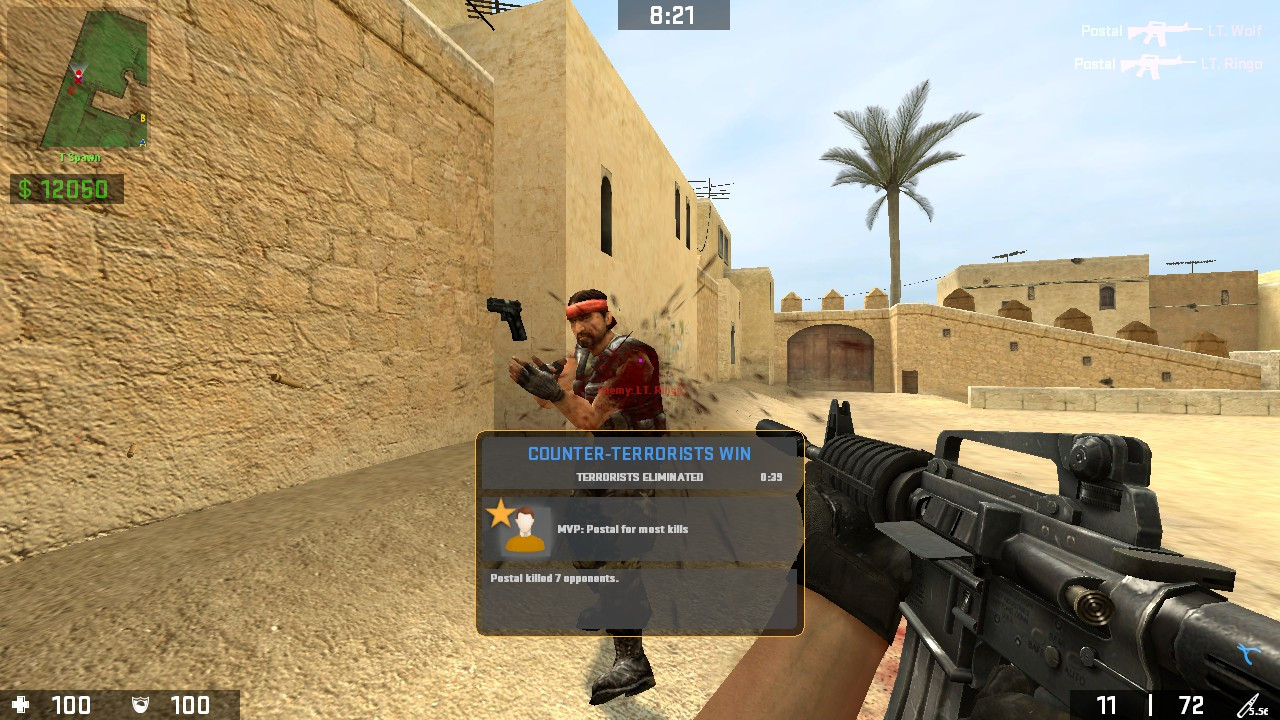The height and width of the screenshot is (720, 1280).
Task: Click the round timer showing 8:21
Action: (x=674, y=16)
